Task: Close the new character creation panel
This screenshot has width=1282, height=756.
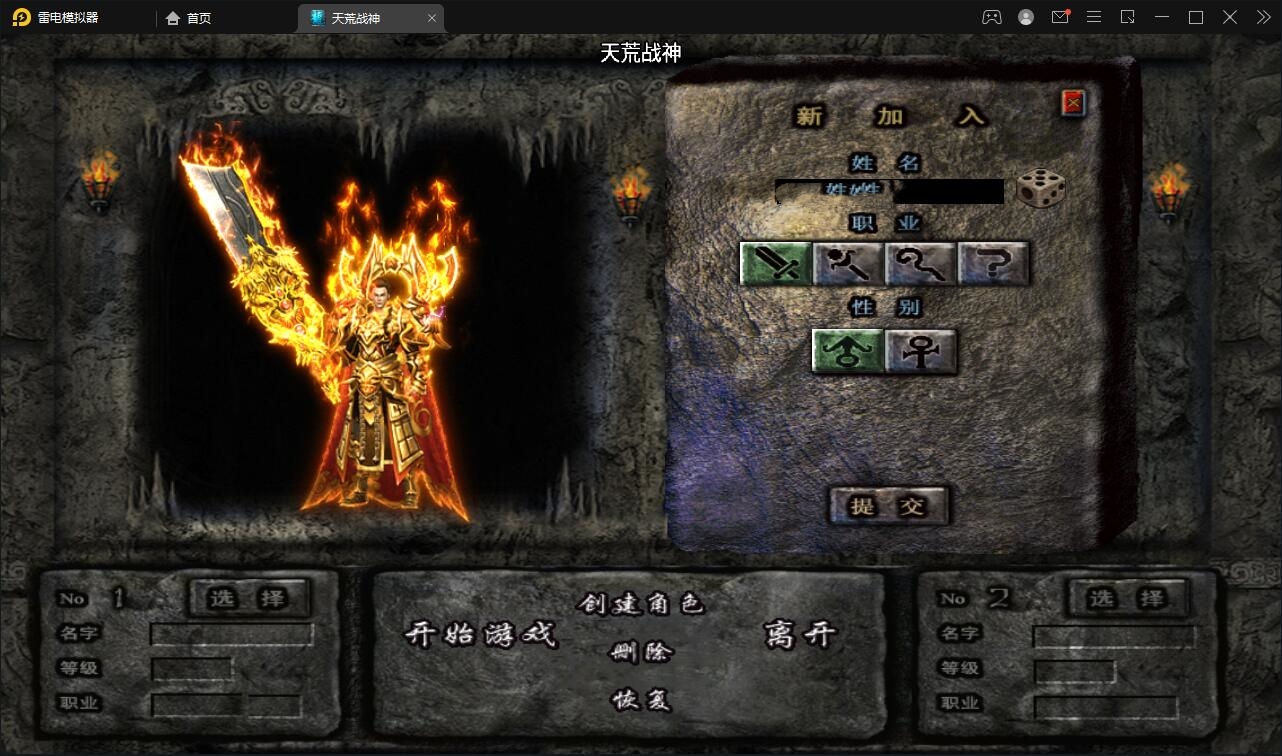Action: (x=1071, y=102)
